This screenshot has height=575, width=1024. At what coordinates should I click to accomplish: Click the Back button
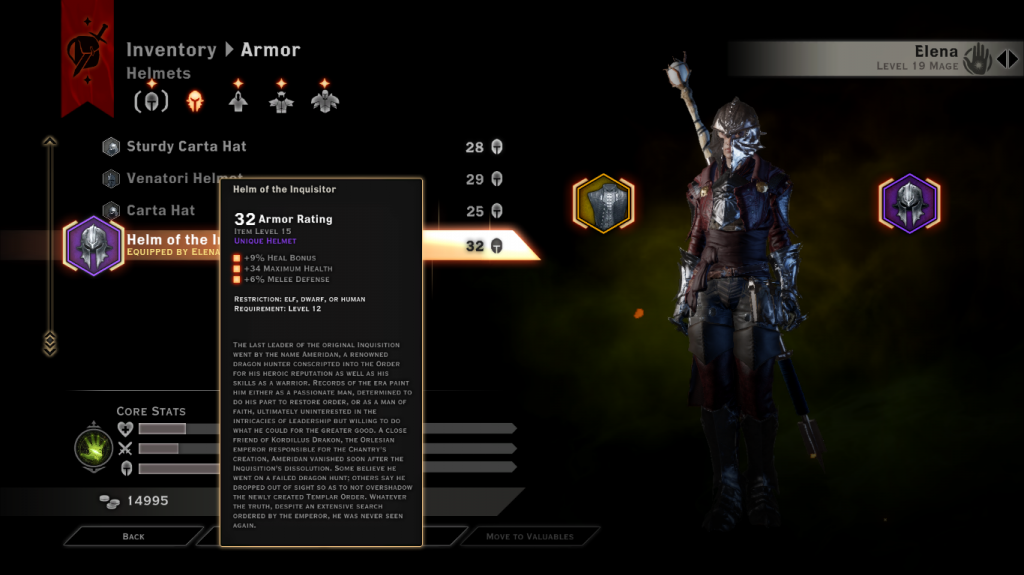pyautogui.click(x=134, y=537)
